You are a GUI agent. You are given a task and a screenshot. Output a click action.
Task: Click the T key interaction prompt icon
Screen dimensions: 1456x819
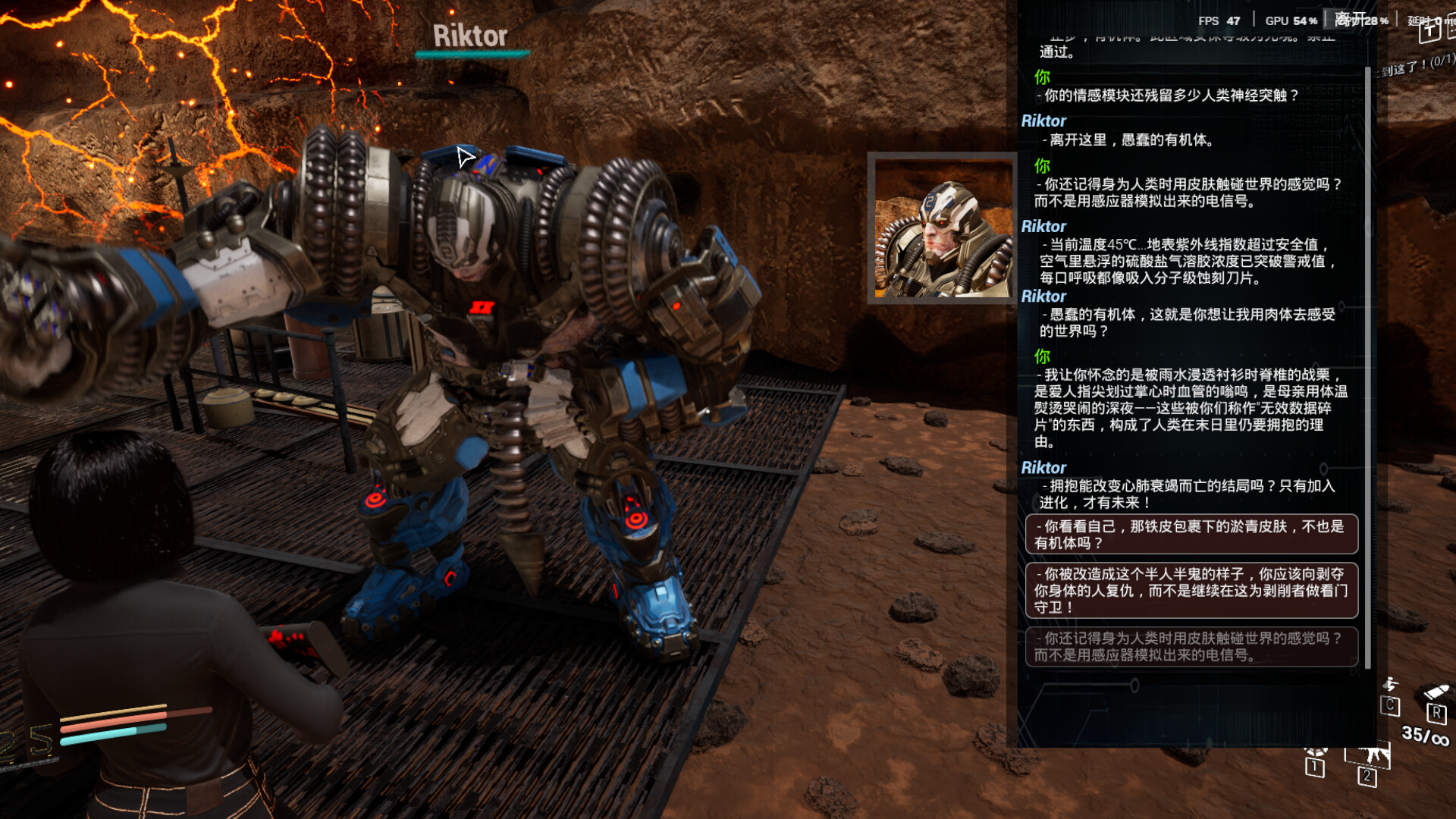pos(1429,32)
